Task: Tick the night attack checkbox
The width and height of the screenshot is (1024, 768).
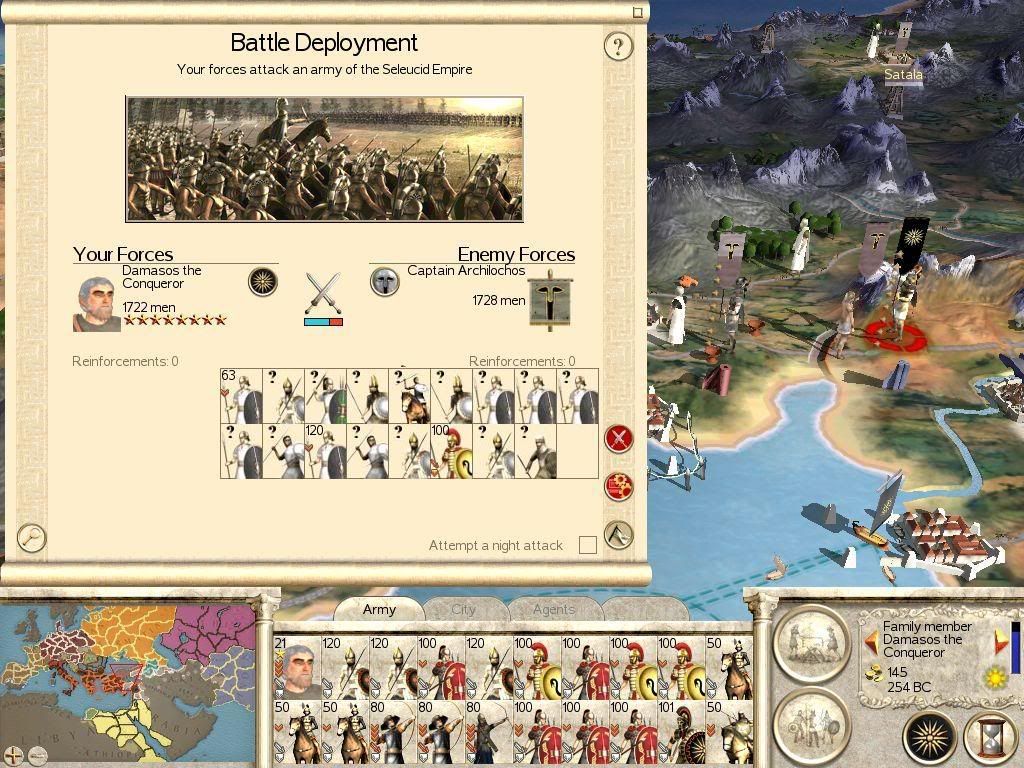Action: (588, 545)
